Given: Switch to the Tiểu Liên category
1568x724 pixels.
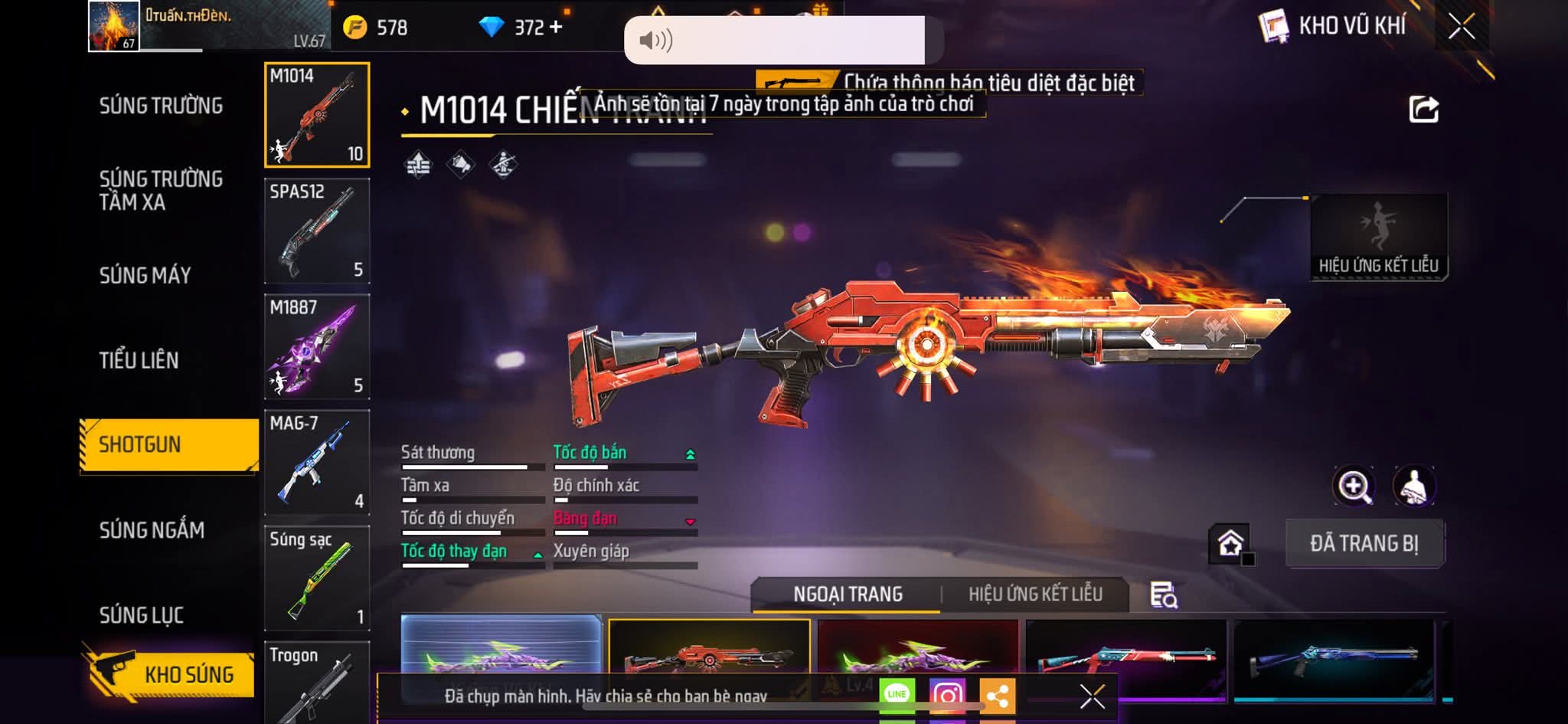Looking at the screenshot, I should [x=139, y=360].
